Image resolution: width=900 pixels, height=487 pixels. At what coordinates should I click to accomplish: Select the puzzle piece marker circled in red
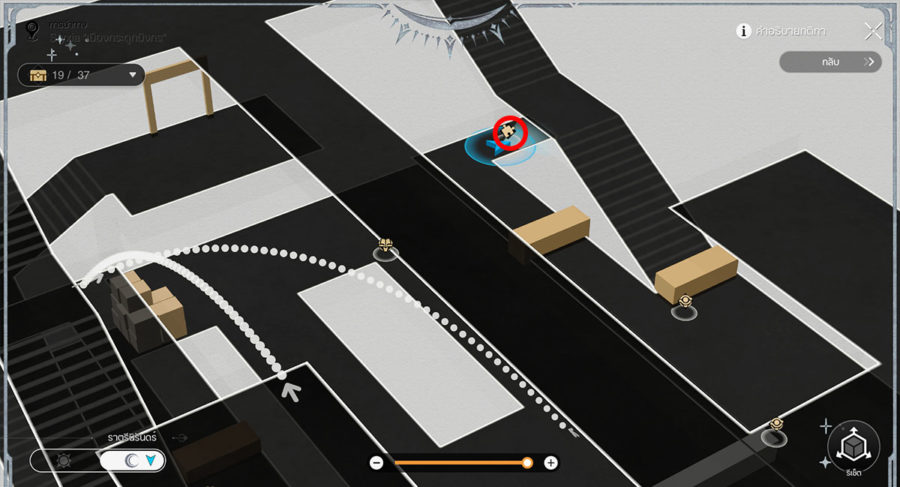tap(510, 130)
